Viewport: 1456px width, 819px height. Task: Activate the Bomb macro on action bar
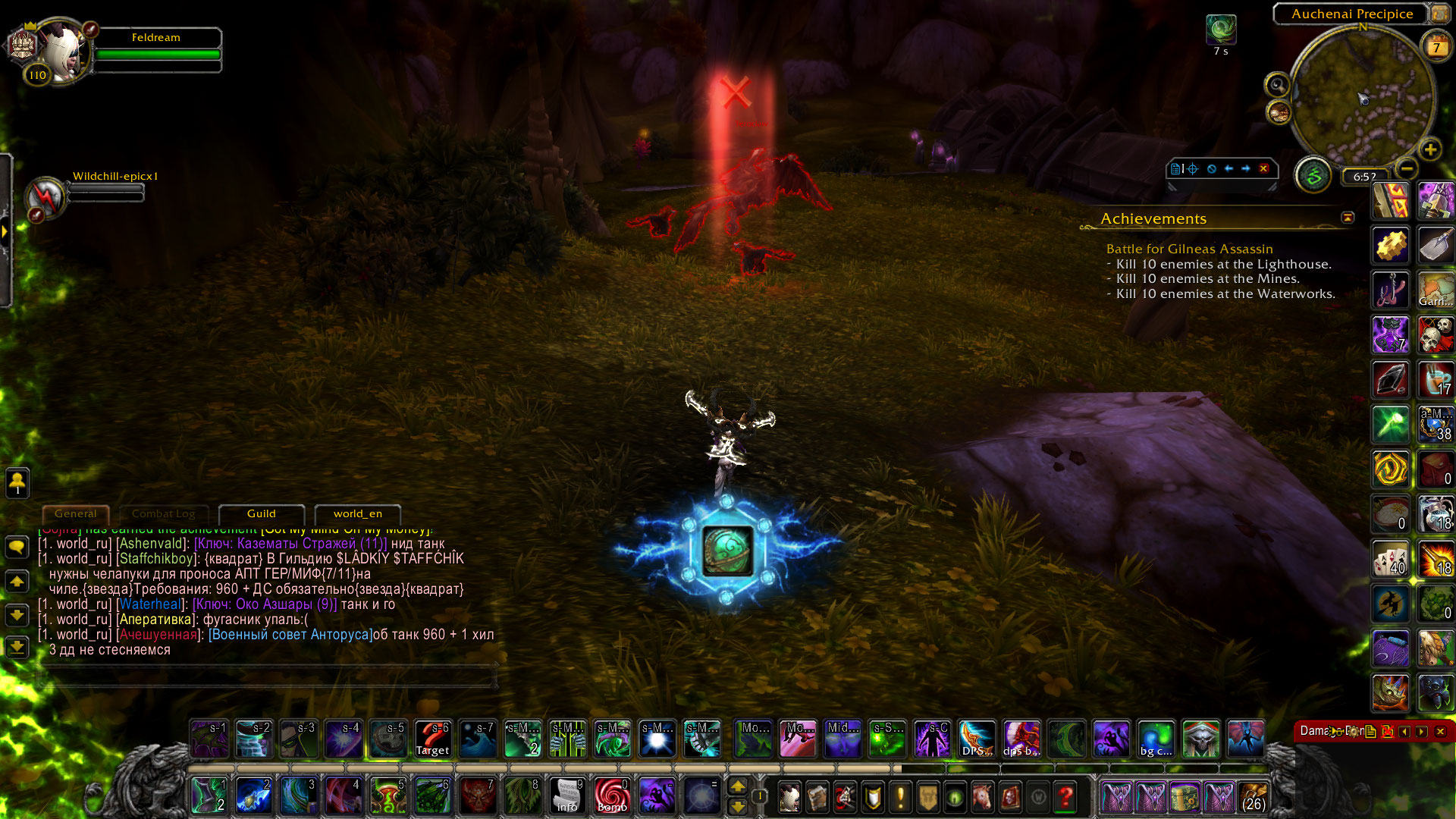[612, 796]
